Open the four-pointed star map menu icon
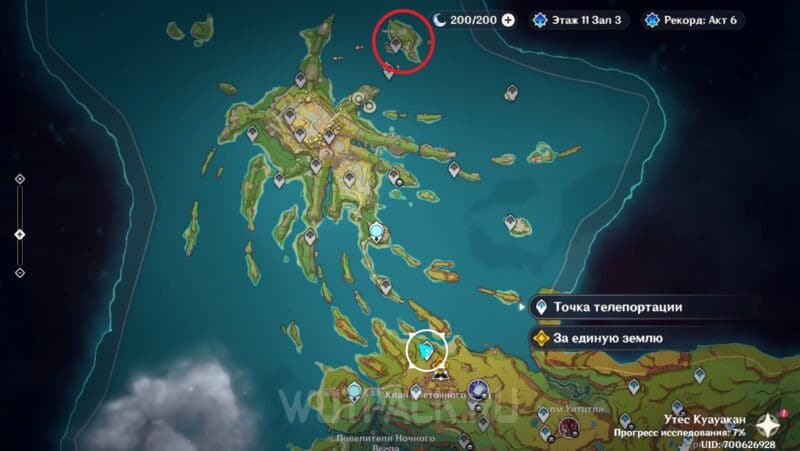The width and height of the screenshot is (800, 451). click(x=767, y=424)
